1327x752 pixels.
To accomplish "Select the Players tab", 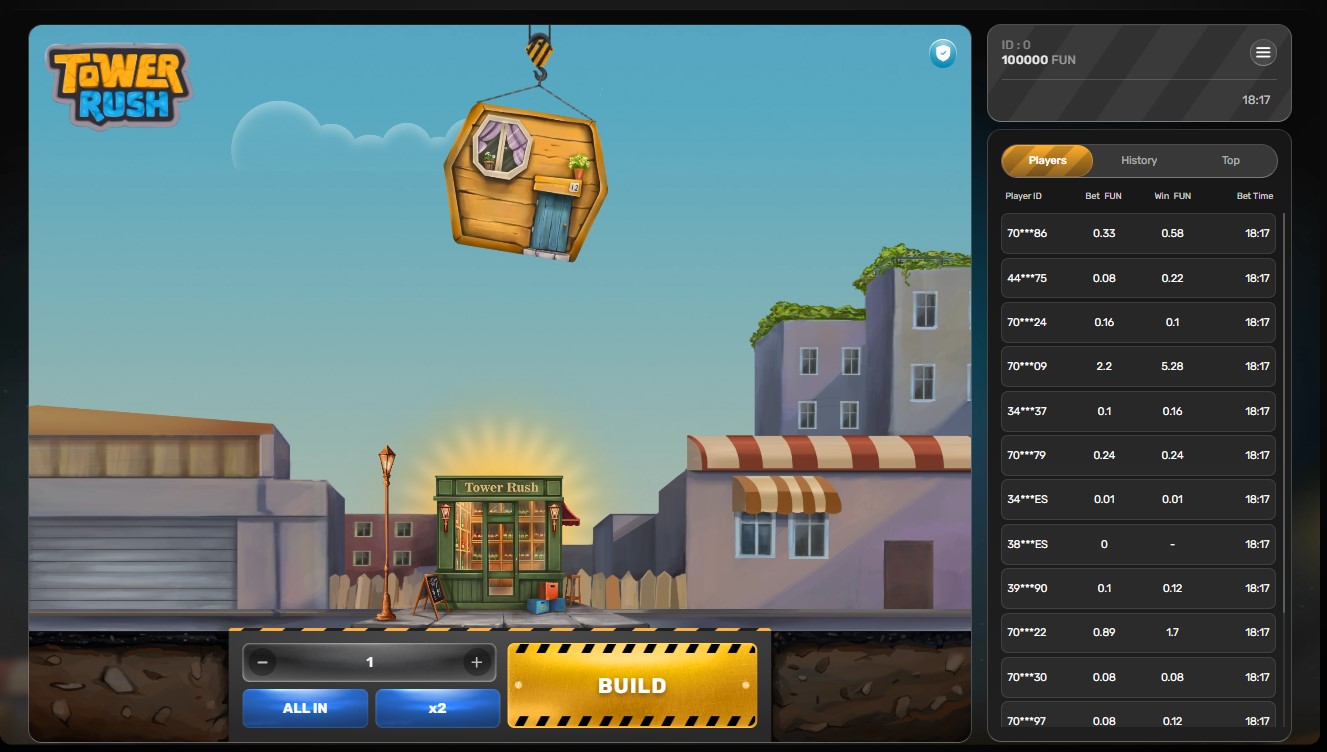I will (1047, 160).
